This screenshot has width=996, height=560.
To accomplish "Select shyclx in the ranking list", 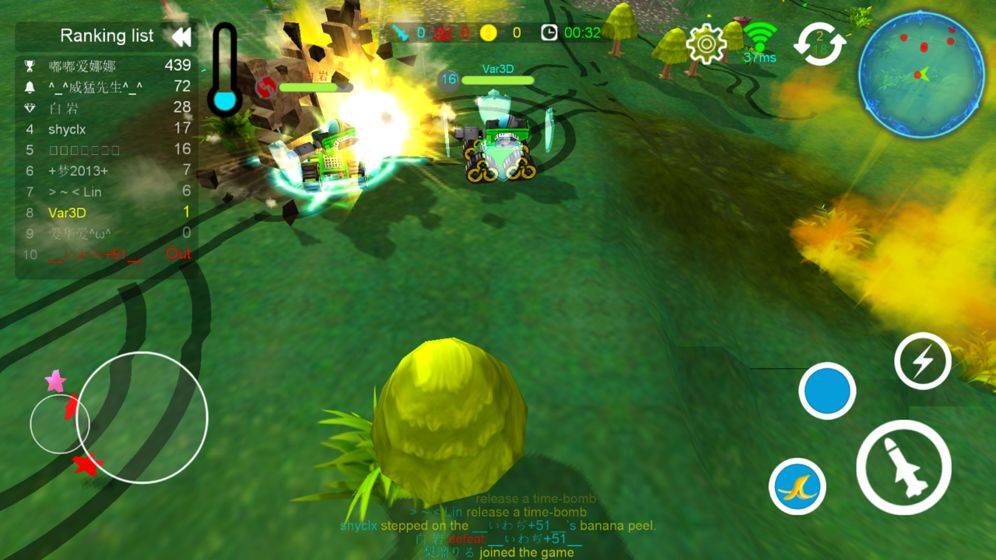I will (105, 128).
